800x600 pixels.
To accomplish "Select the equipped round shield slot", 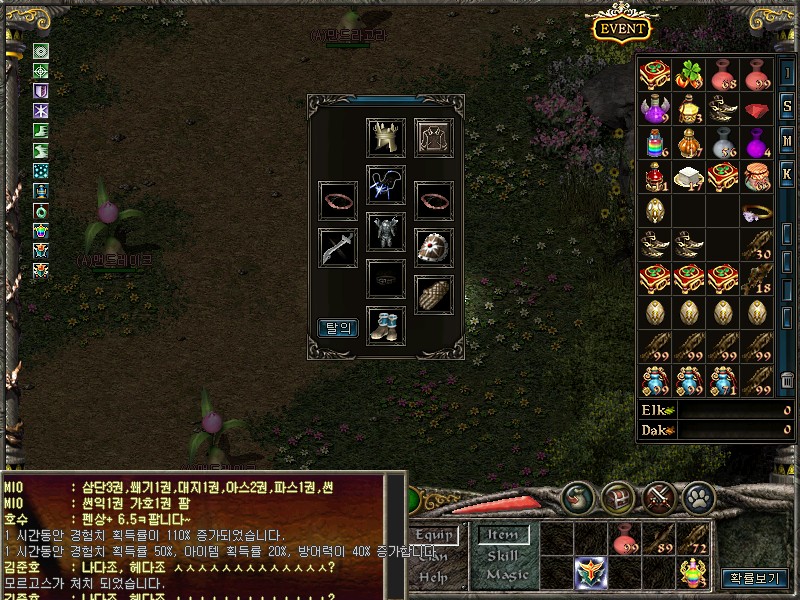I will (x=434, y=247).
